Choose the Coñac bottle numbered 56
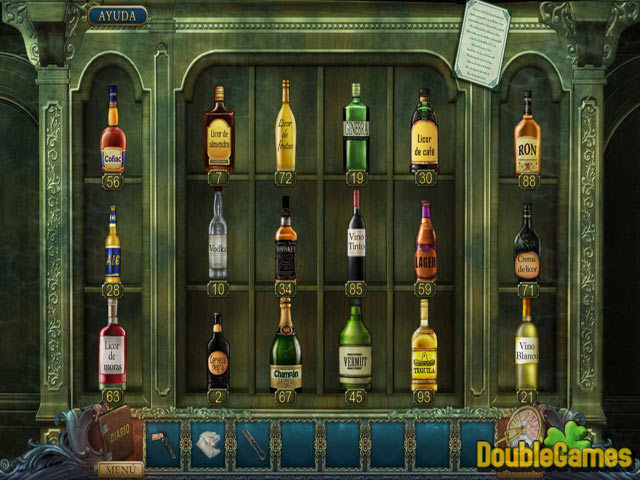The image size is (640, 480). pos(113,135)
